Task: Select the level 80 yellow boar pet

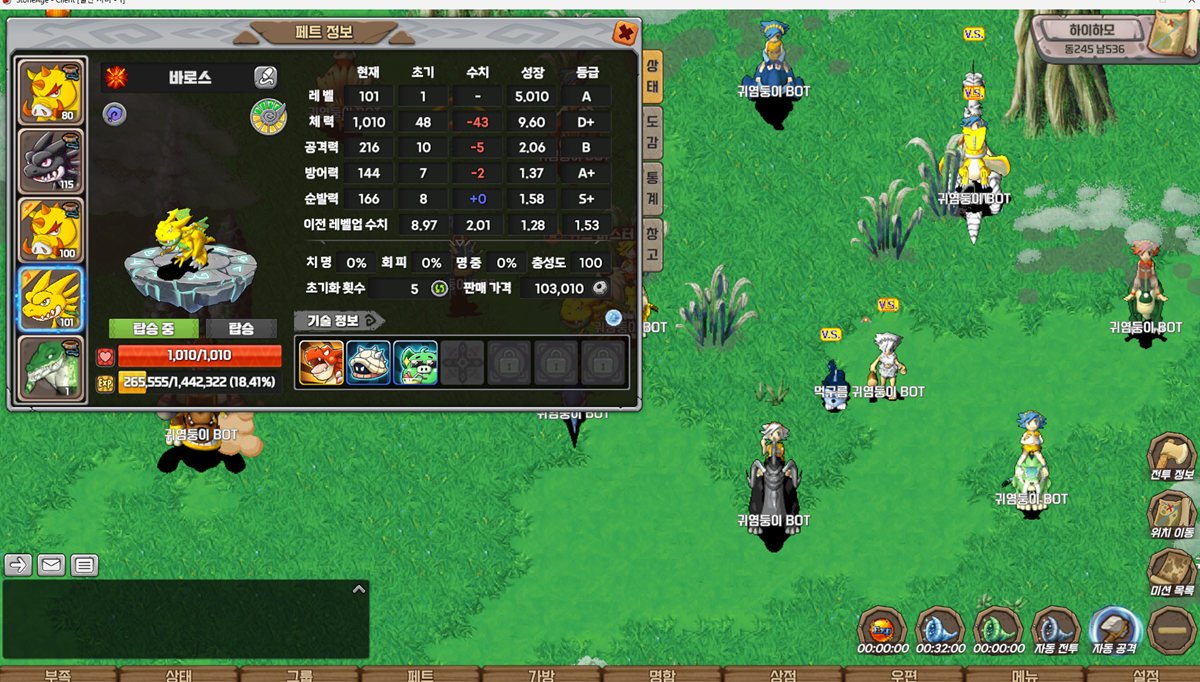Action: coord(51,92)
